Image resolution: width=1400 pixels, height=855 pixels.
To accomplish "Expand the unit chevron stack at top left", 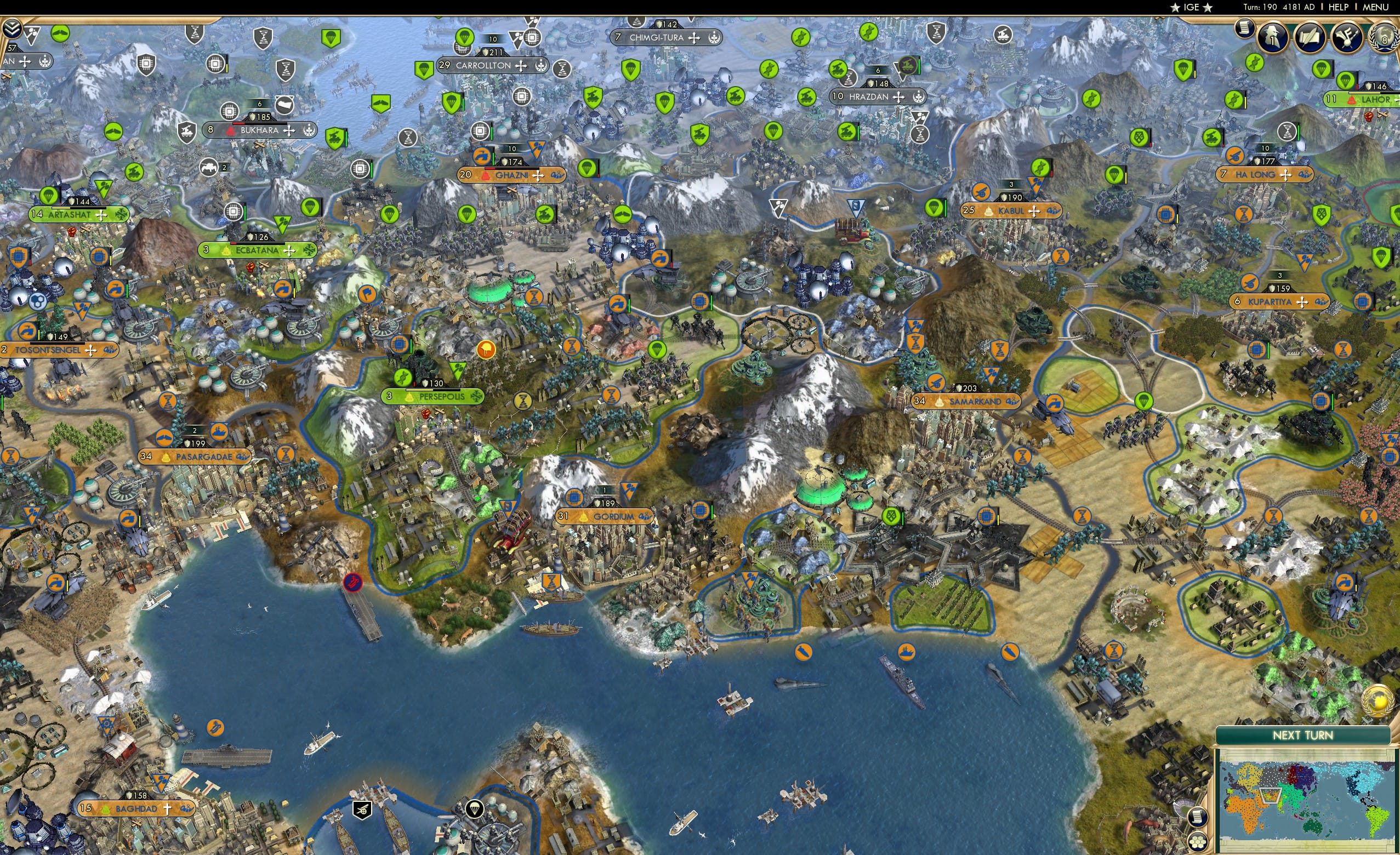I will [12, 28].
